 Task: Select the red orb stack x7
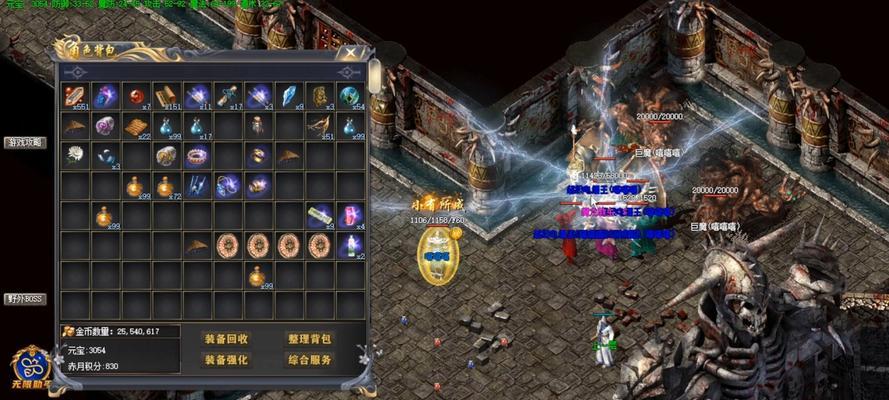tap(136, 97)
